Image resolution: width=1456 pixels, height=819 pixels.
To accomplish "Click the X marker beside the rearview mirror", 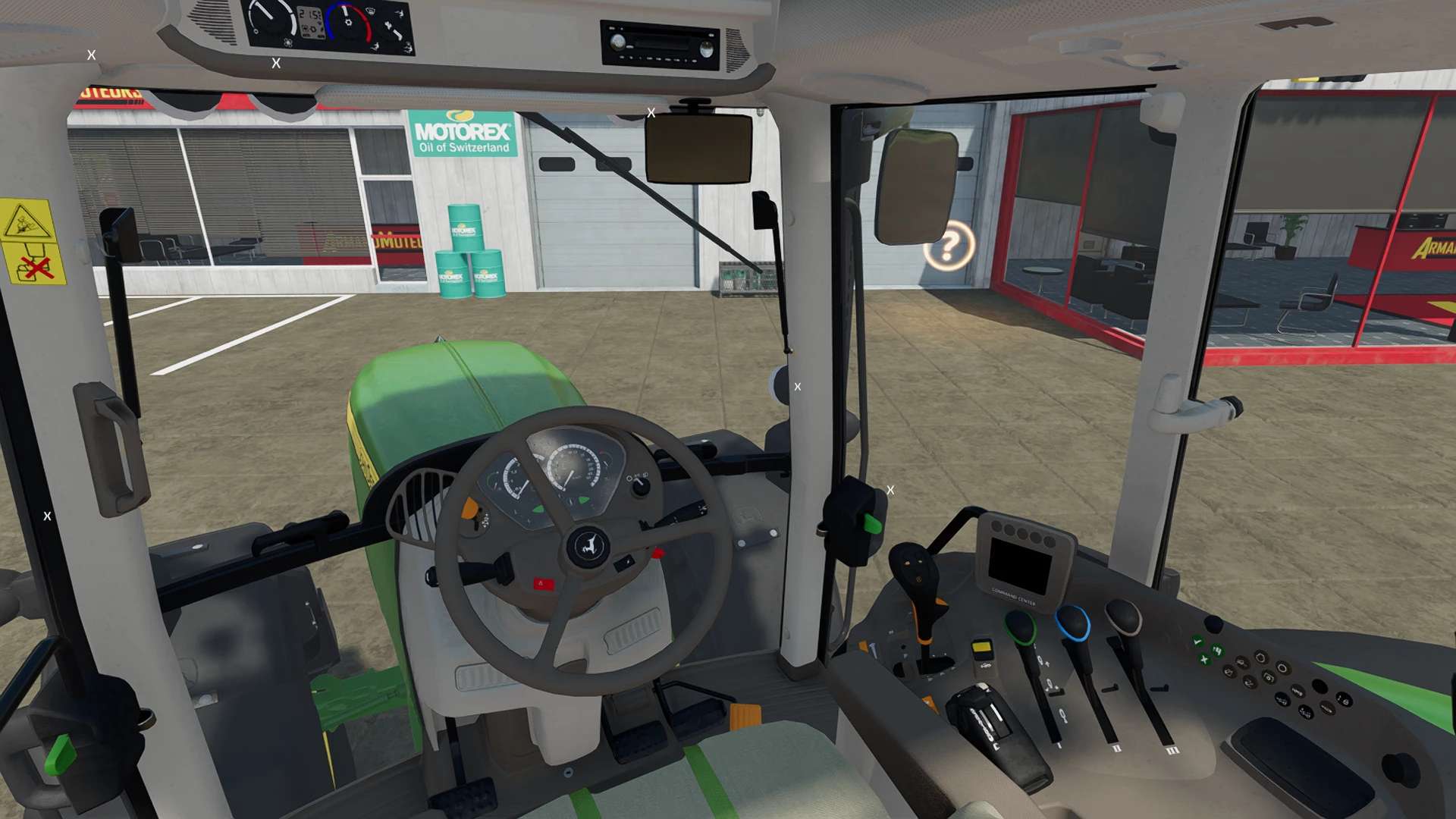I will (x=651, y=113).
